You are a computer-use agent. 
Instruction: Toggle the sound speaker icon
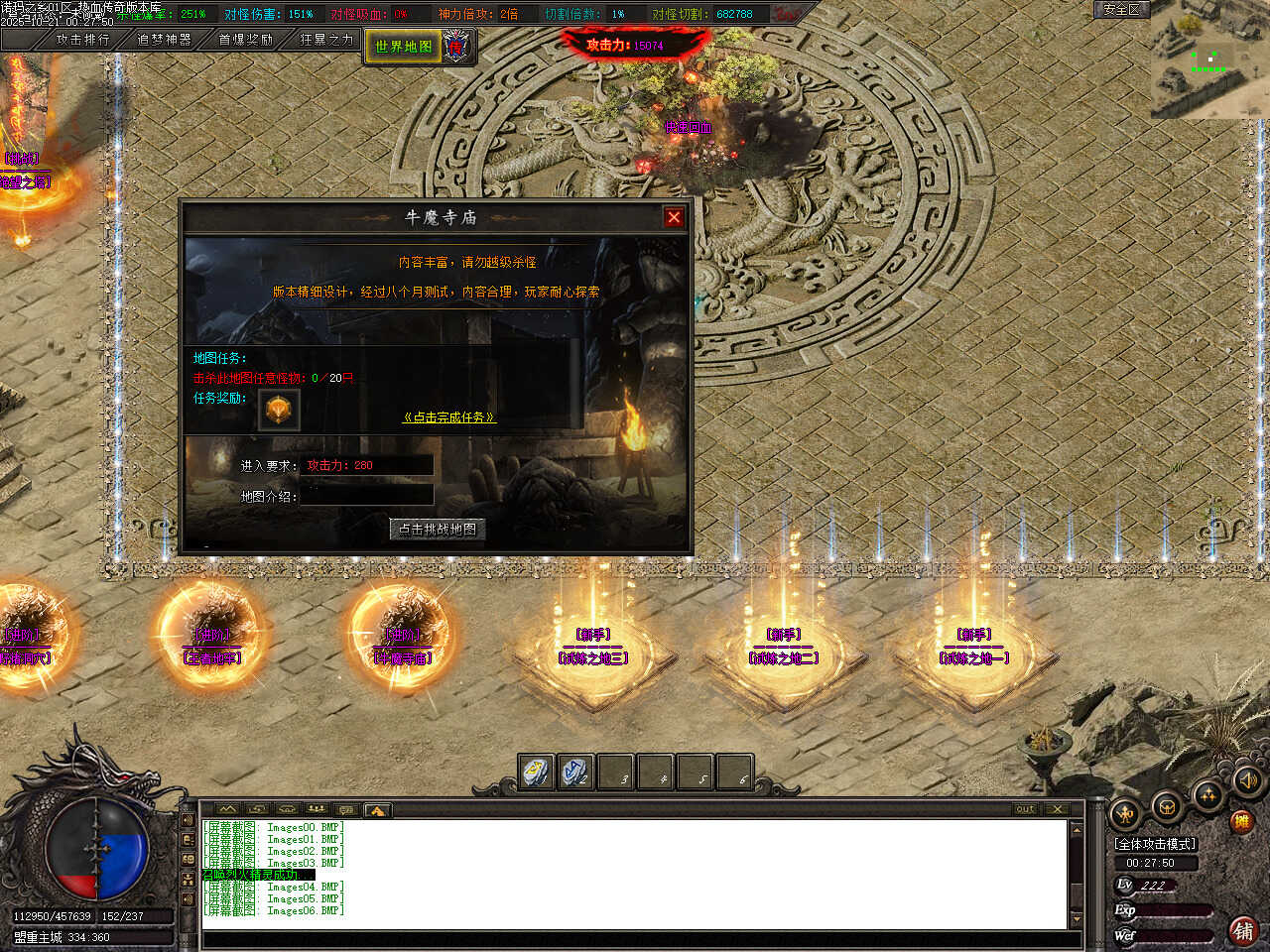click(x=1248, y=782)
